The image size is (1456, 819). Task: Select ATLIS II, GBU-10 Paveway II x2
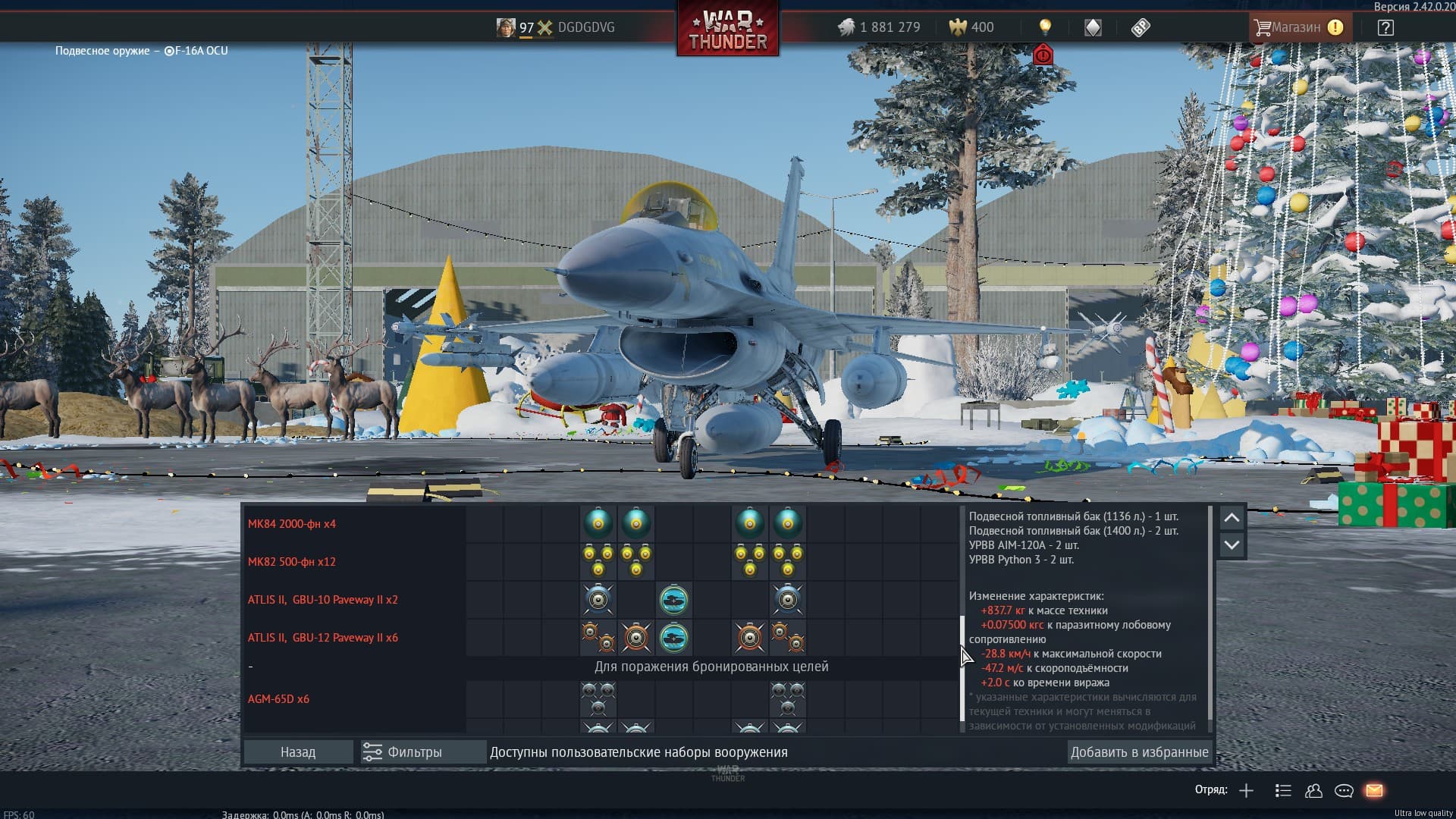click(x=323, y=600)
